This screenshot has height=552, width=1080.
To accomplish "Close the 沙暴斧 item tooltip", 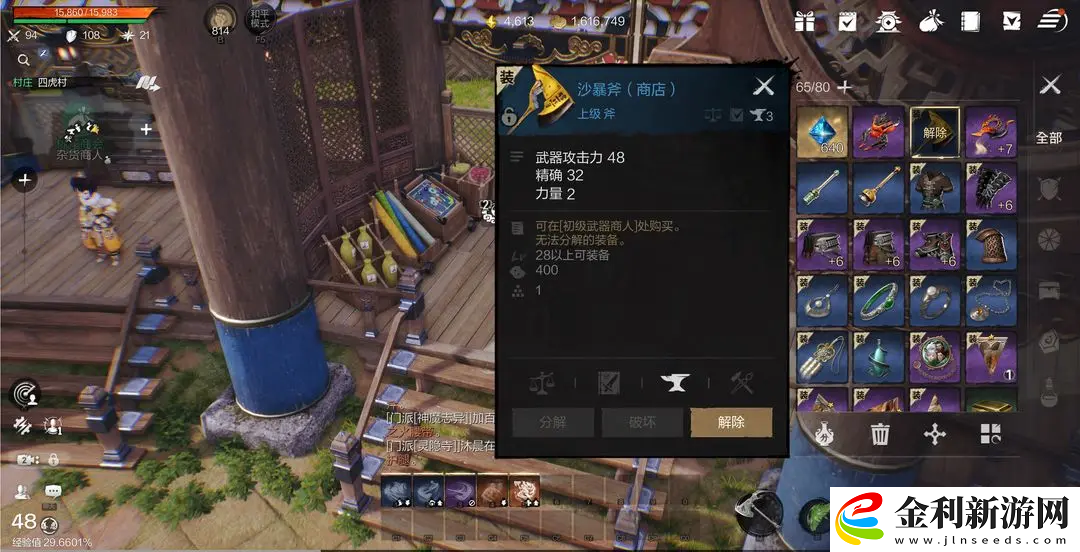I will (764, 87).
